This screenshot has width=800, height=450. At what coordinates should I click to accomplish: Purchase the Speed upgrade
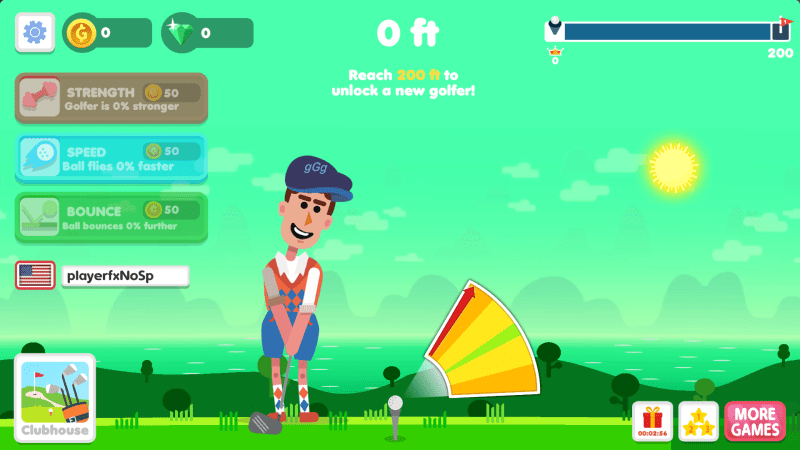click(x=111, y=158)
